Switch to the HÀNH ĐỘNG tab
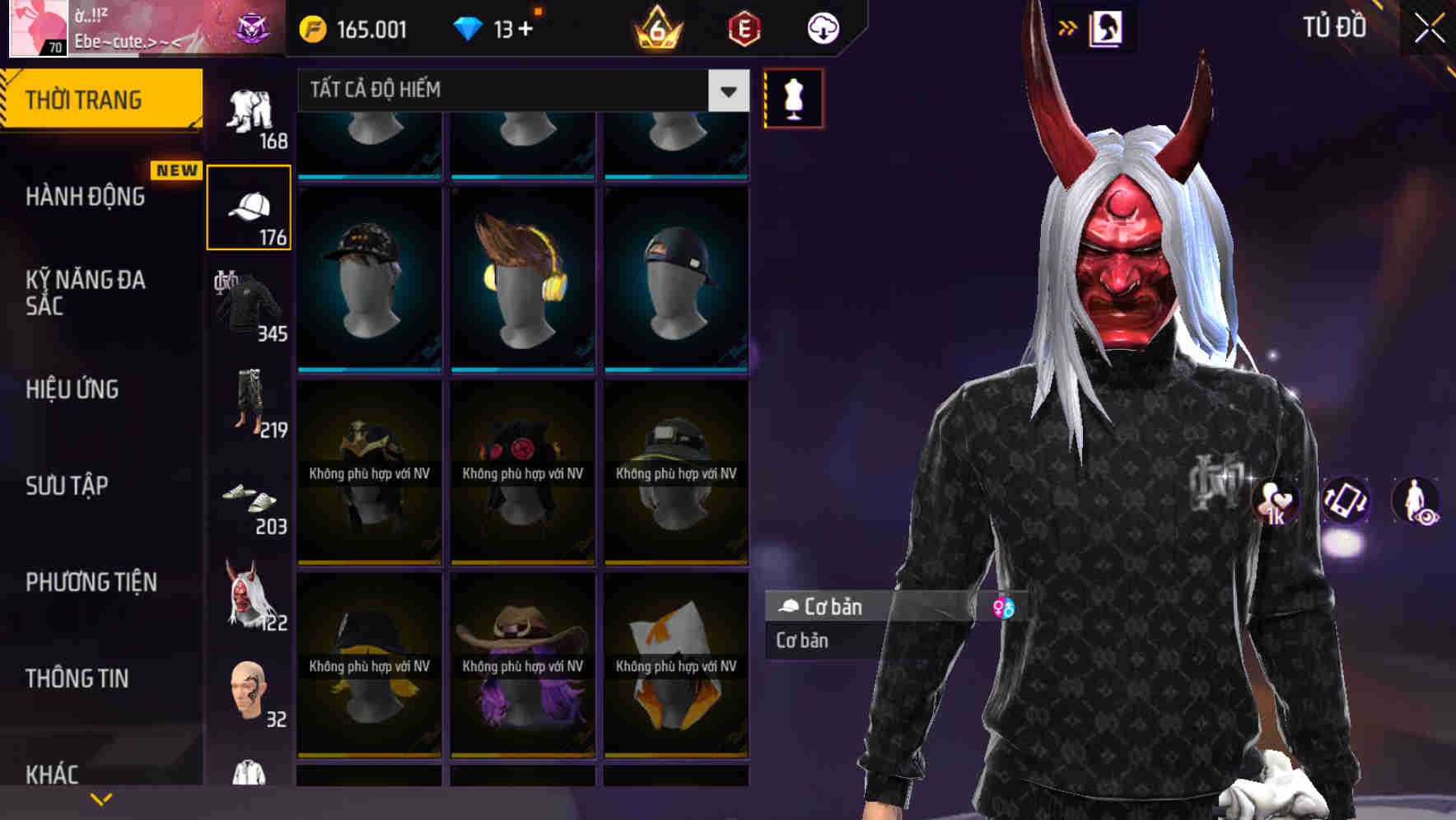 click(86, 198)
